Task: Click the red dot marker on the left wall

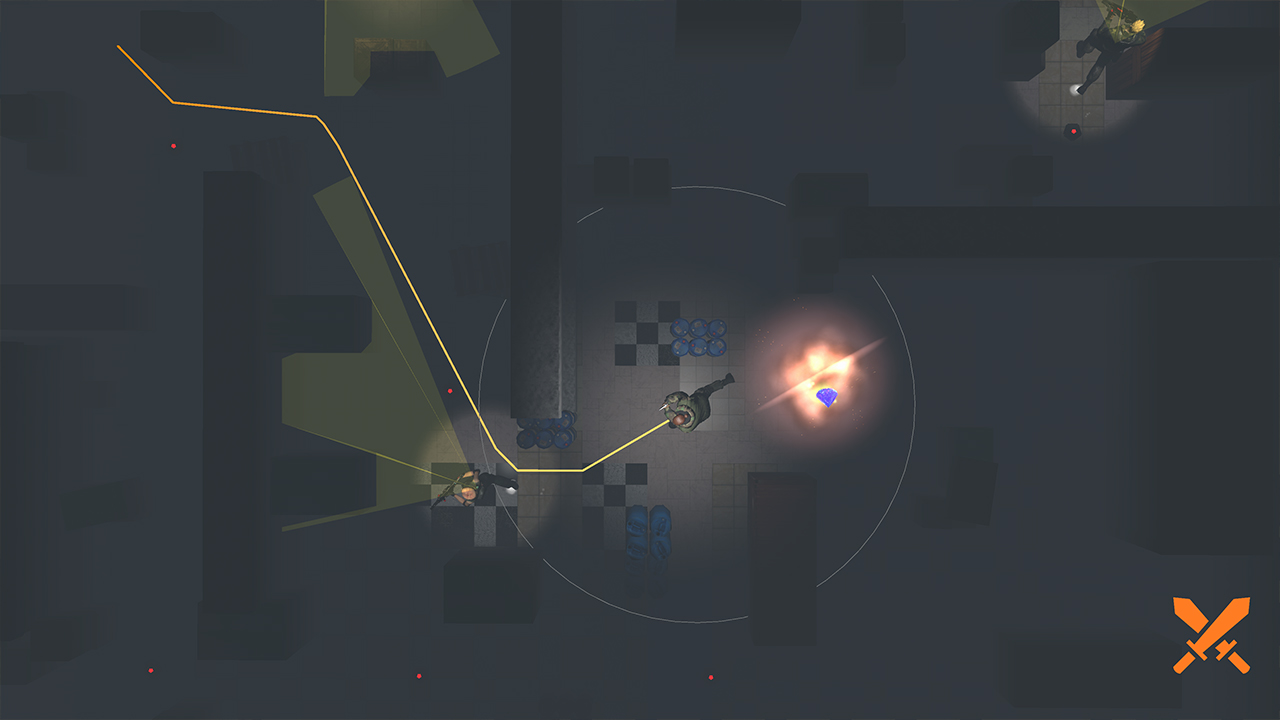Action: coord(174,145)
